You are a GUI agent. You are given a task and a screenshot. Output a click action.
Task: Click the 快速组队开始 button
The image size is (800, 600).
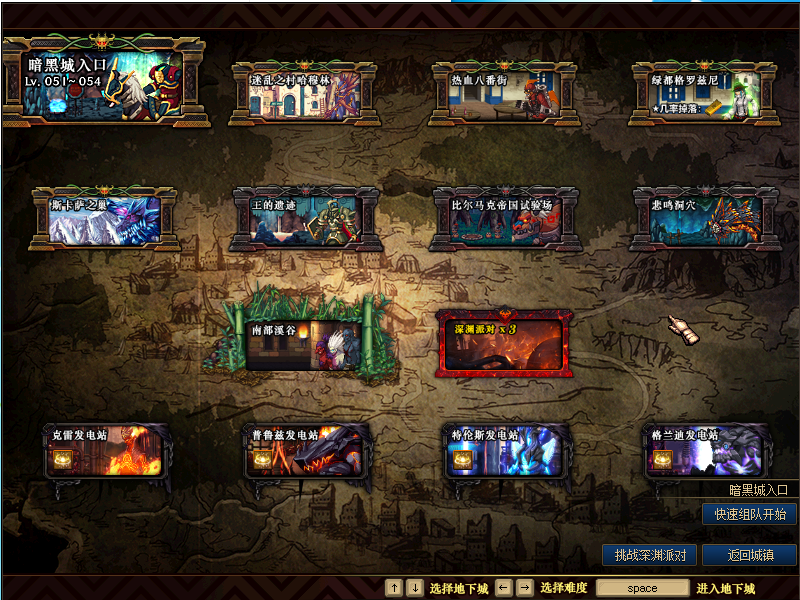[749, 515]
